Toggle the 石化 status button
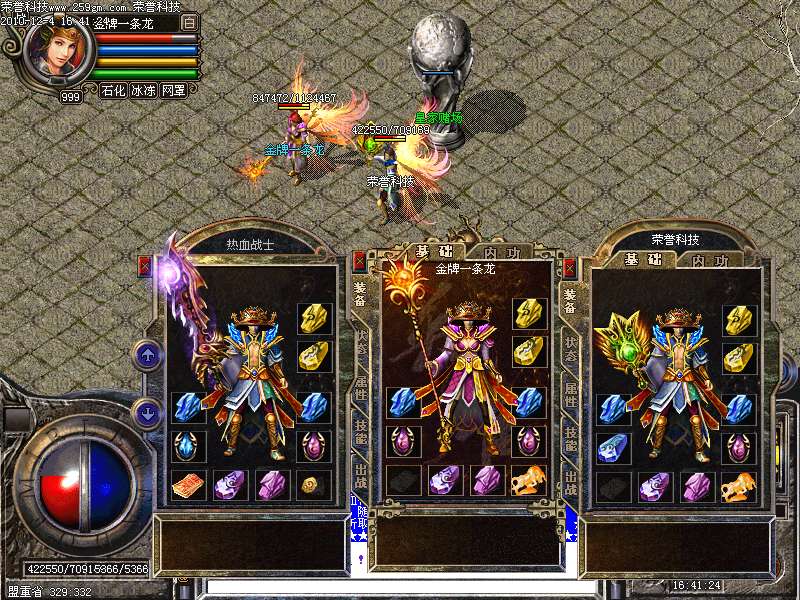The width and height of the screenshot is (800, 600). [113, 90]
